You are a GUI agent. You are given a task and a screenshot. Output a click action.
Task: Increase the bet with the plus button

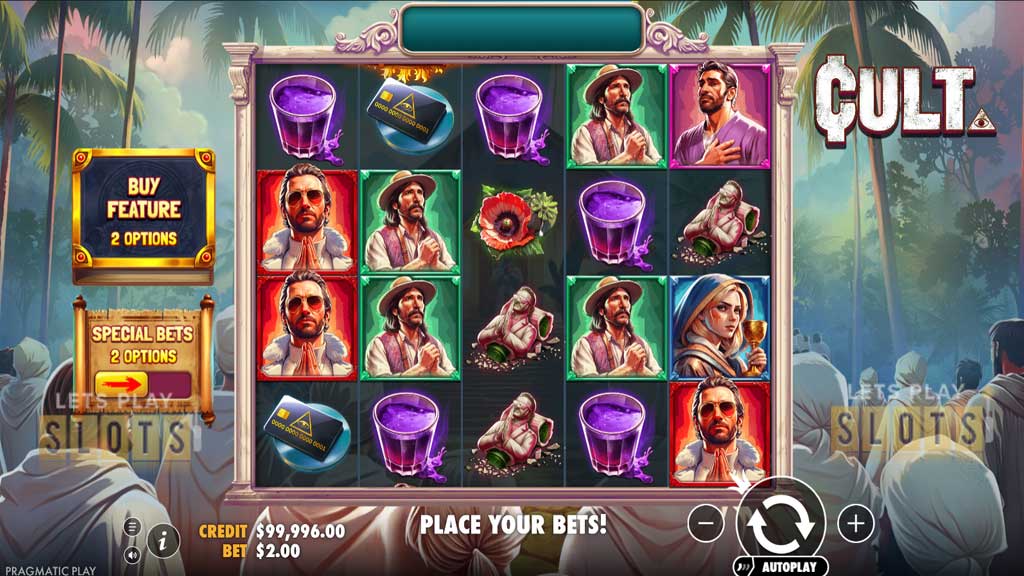[x=855, y=522]
